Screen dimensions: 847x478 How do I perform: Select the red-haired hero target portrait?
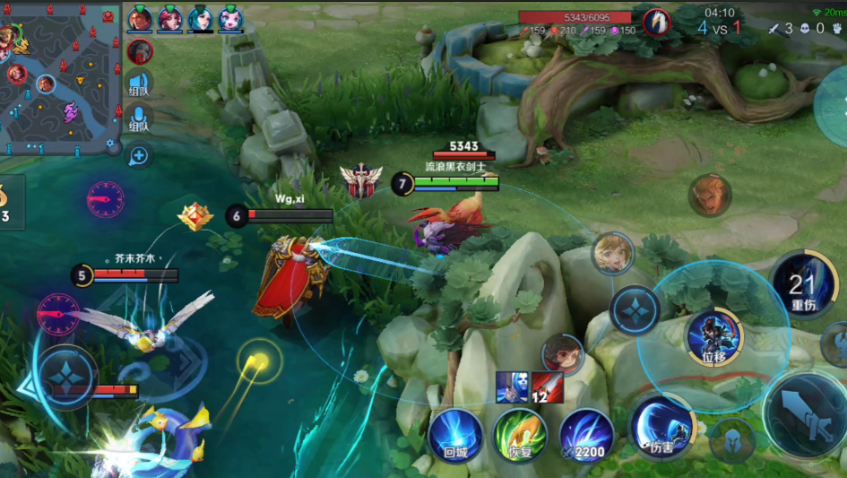[563, 354]
